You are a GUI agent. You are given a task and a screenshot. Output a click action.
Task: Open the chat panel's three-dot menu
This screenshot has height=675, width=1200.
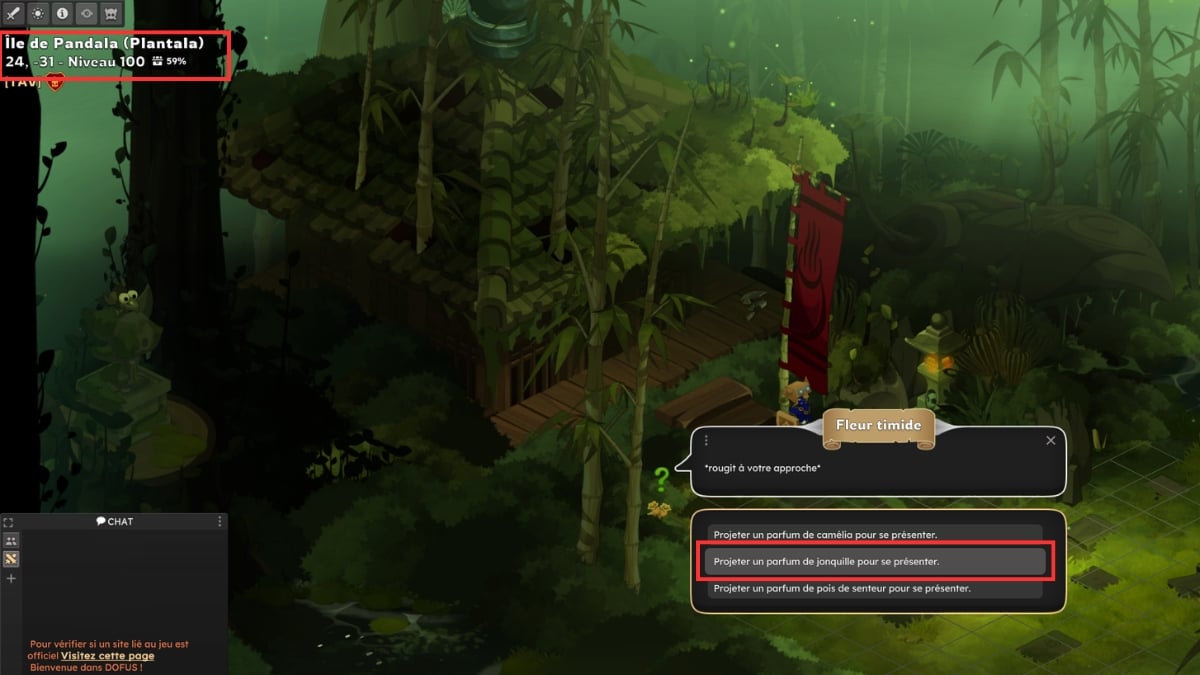click(220, 522)
